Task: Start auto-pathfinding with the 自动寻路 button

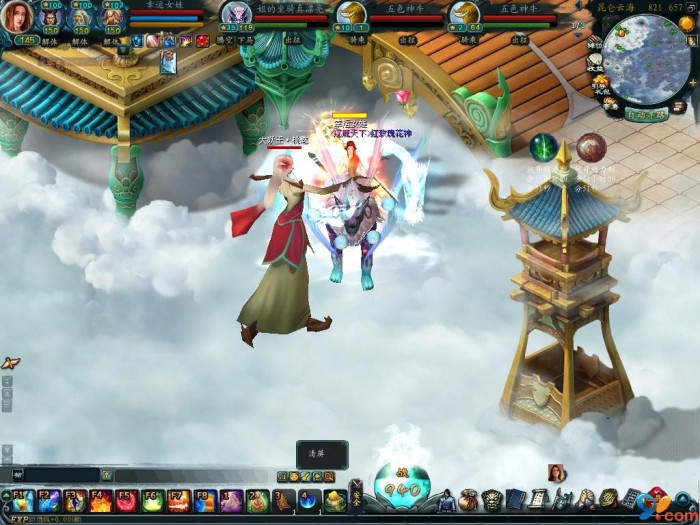Action: [645, 115]
